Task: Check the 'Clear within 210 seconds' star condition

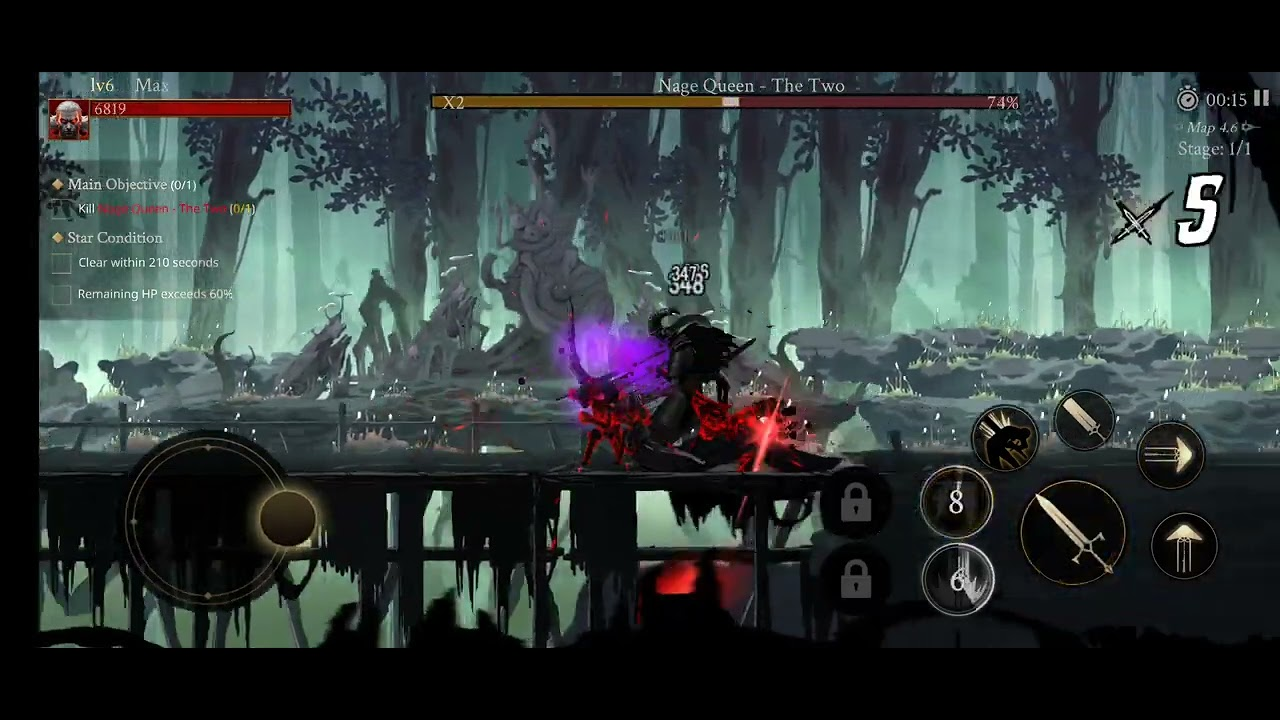Action: click(x=61, y=262)
